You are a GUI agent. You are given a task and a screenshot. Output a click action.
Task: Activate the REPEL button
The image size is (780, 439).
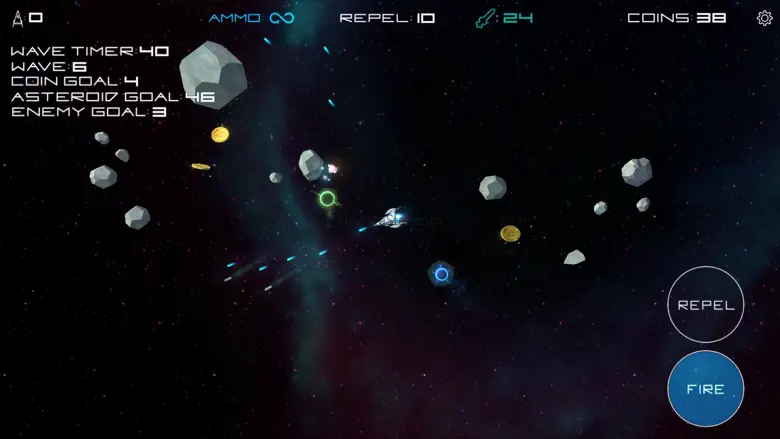pyautogui.click(x=705, y=305)
